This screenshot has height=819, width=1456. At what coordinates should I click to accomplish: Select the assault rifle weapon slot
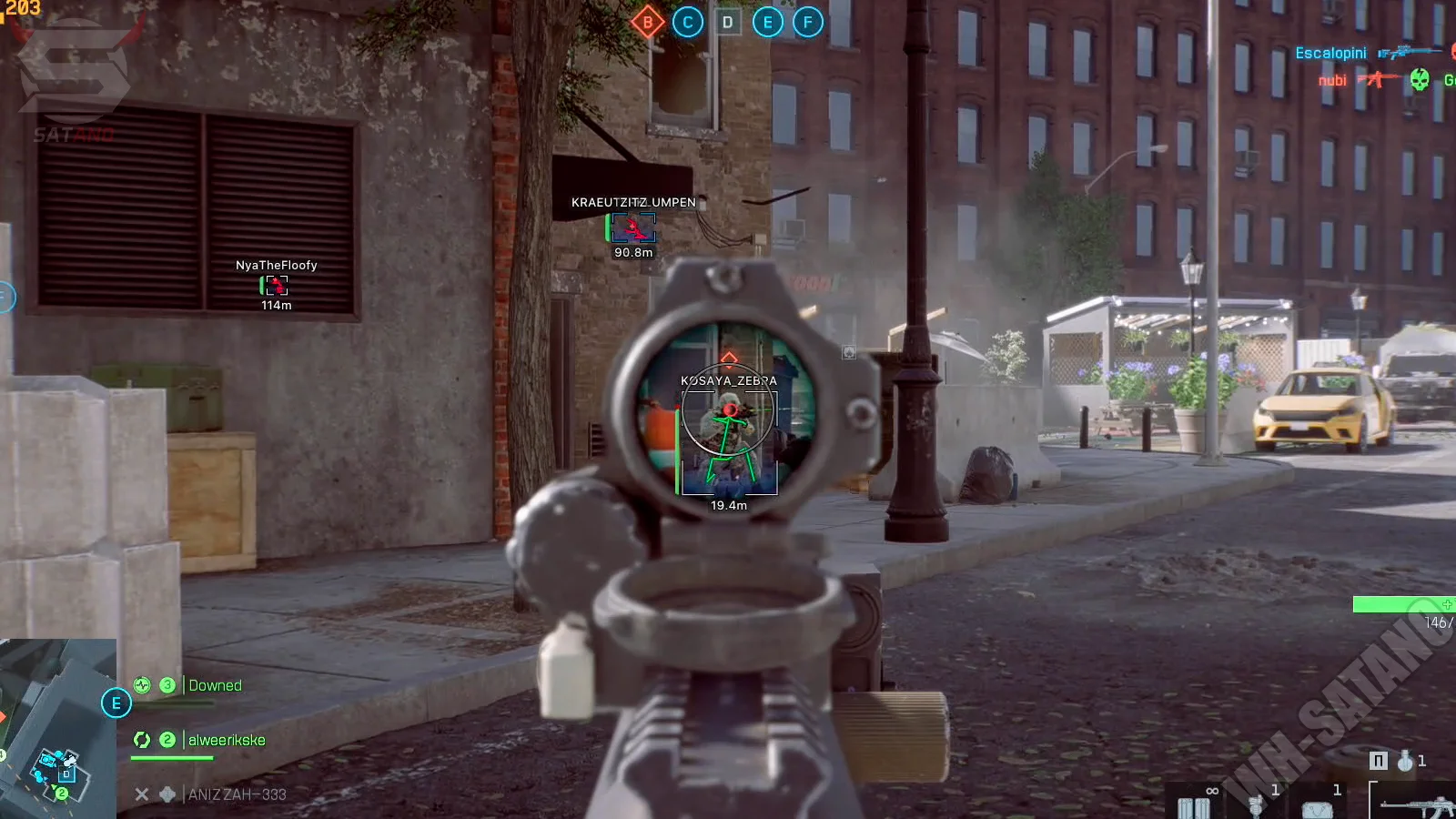pos(1416,805)
